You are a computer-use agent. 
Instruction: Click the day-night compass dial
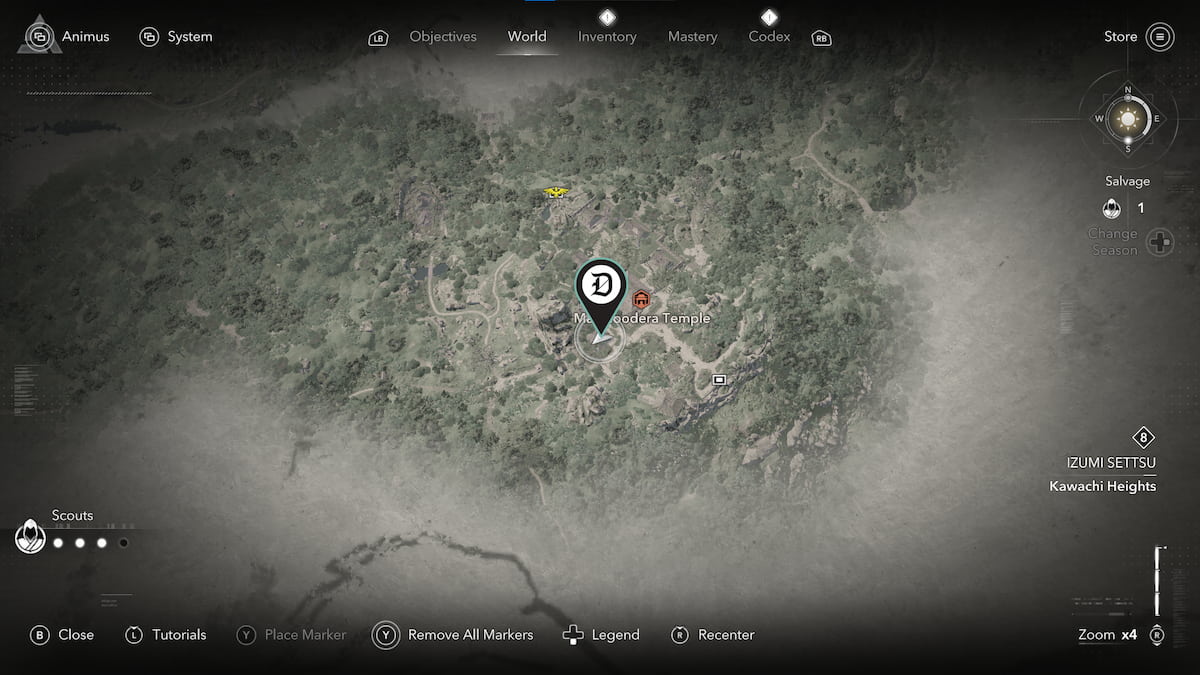click(x=1128, y=119)
